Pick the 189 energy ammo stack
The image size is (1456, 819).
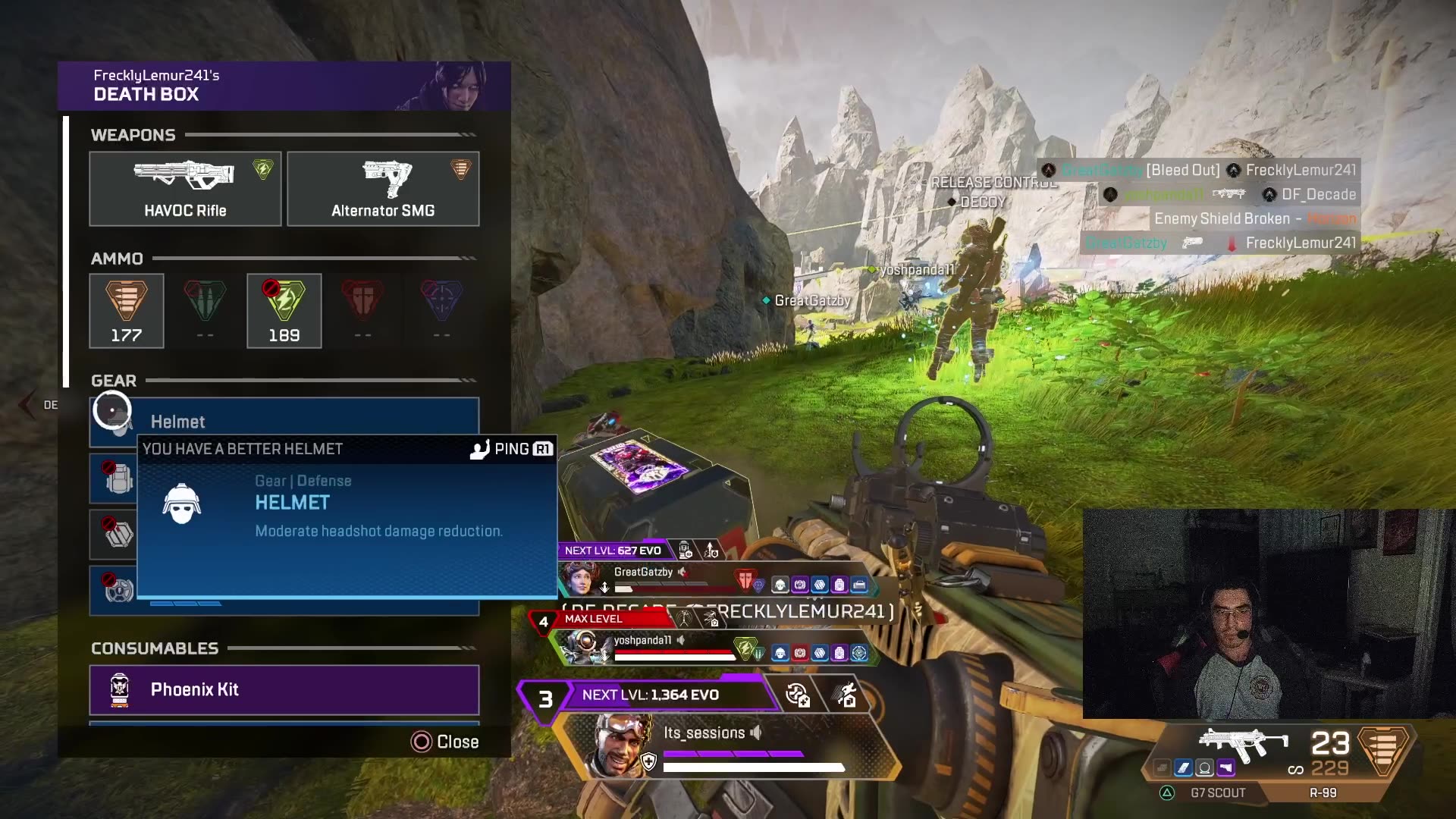[284, 311]
